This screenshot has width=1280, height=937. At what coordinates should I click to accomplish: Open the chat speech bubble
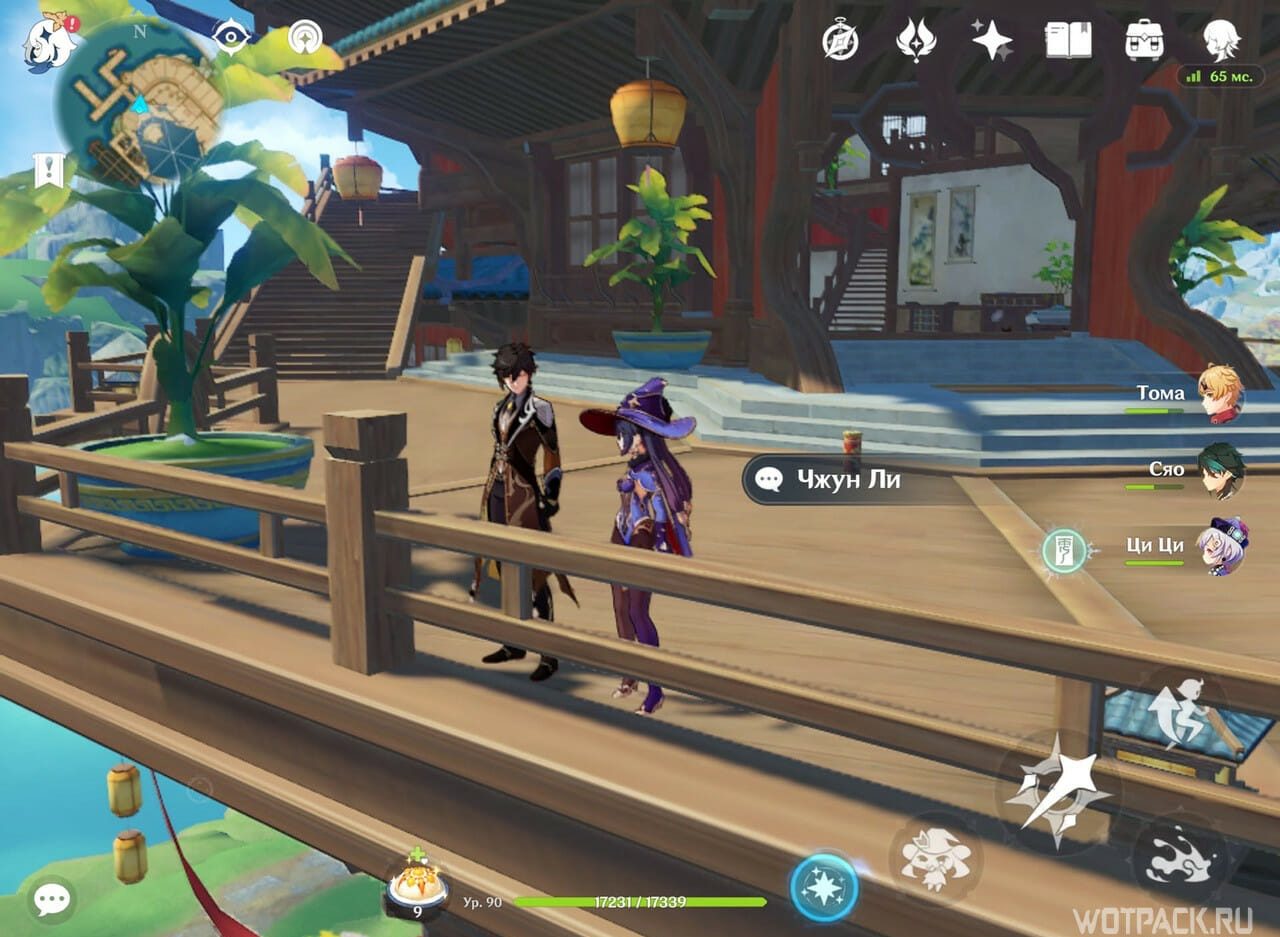51,900
